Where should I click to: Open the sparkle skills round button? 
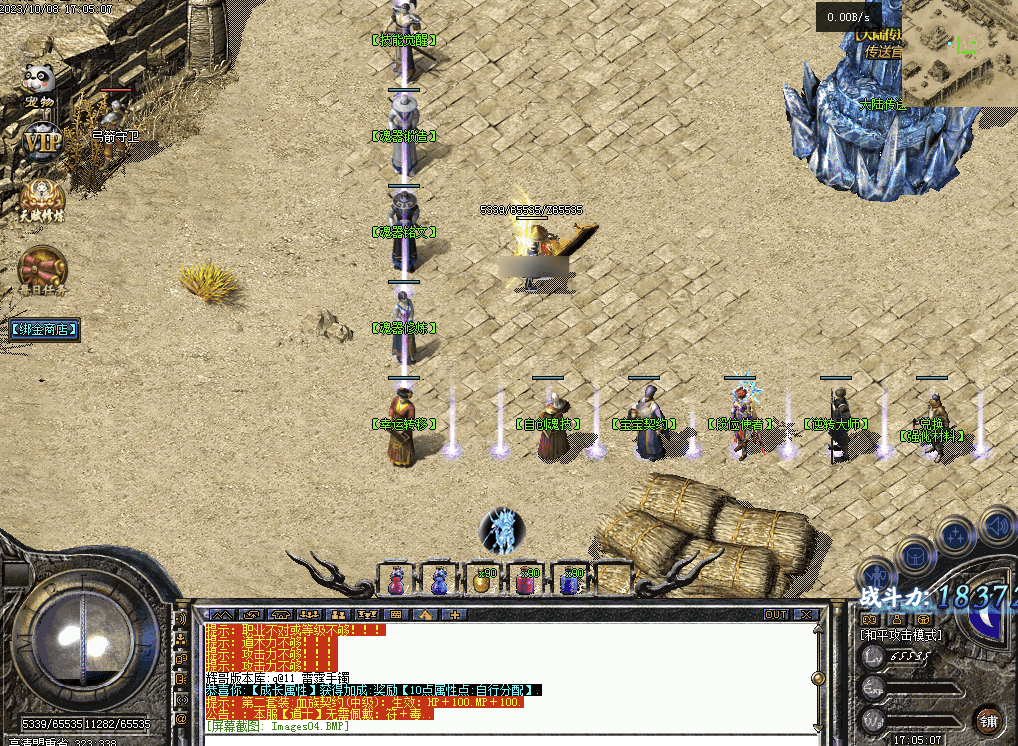957,537
